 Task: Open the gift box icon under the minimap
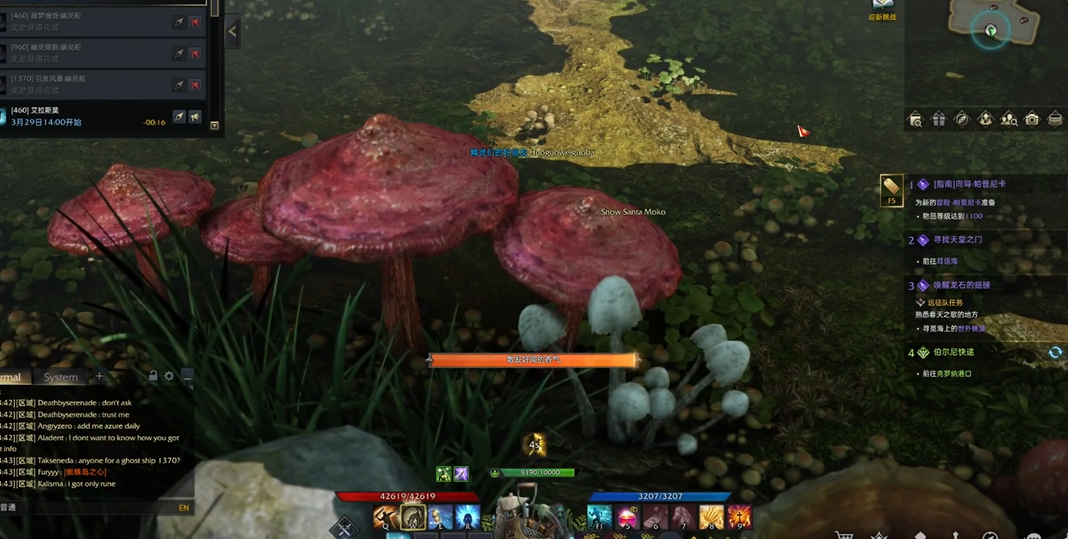click(x=938, y=120)
